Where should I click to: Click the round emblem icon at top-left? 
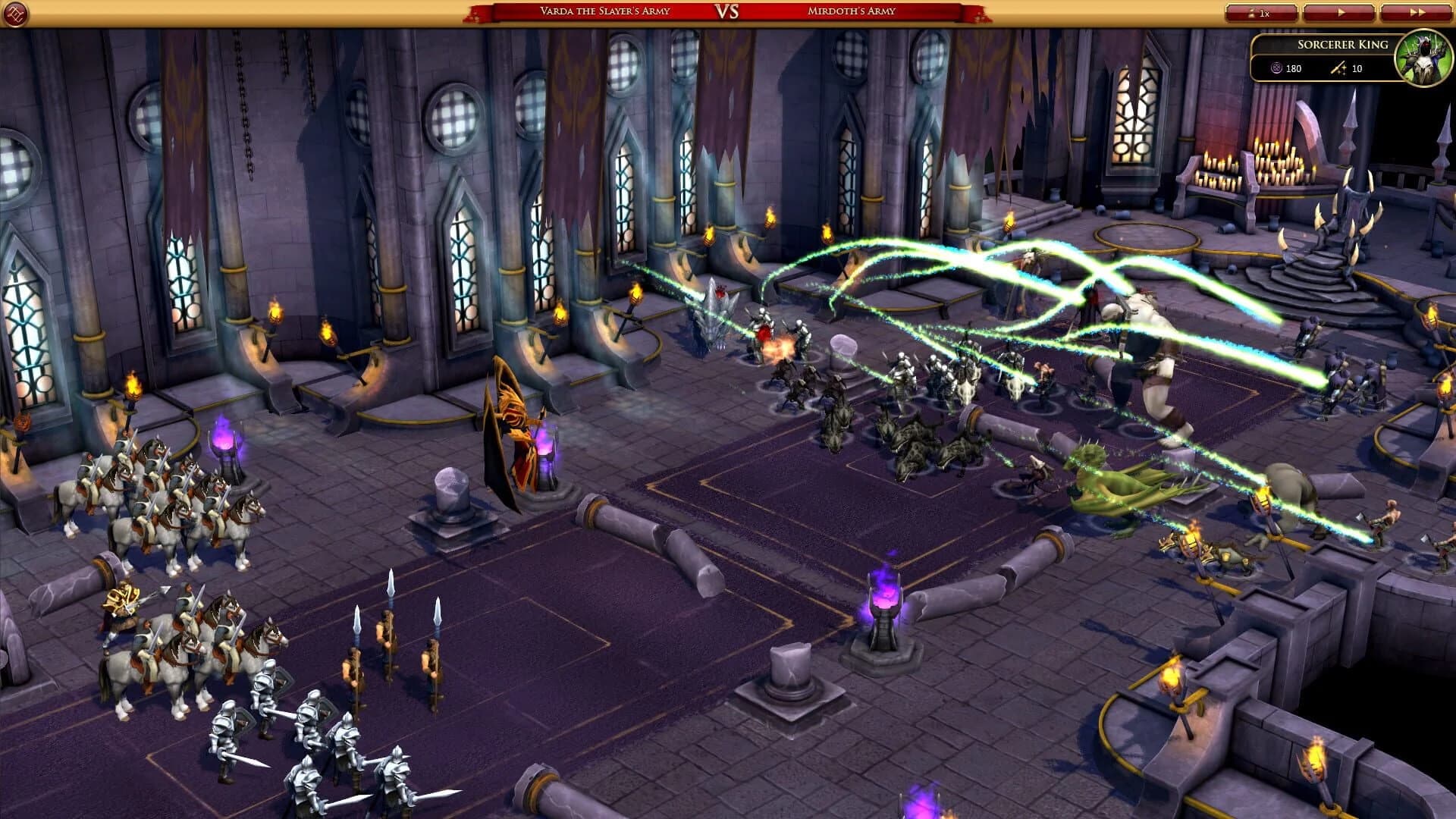17,14
